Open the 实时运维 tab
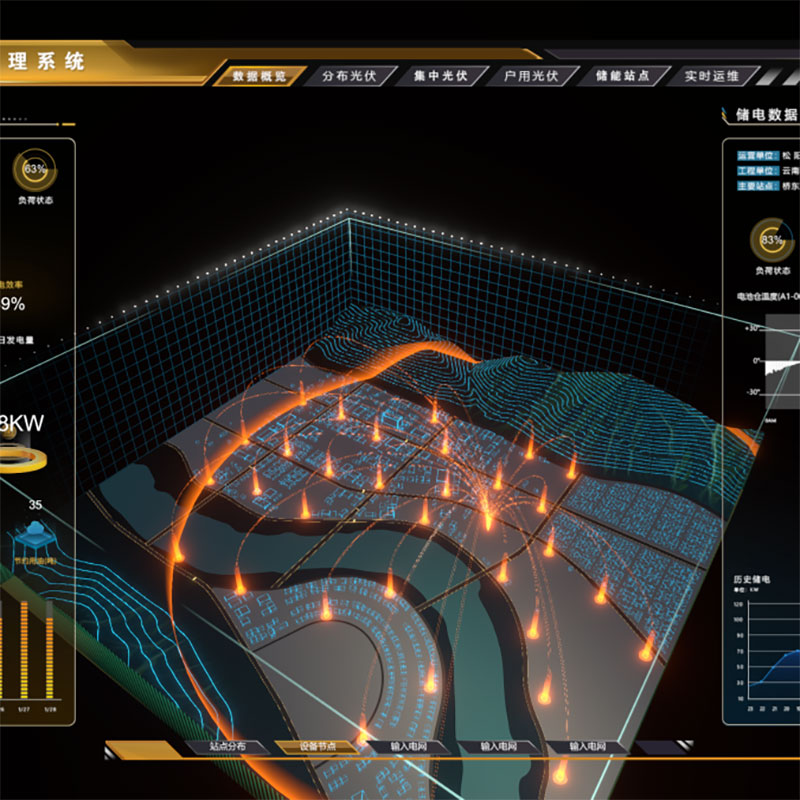 pos(711,76)
